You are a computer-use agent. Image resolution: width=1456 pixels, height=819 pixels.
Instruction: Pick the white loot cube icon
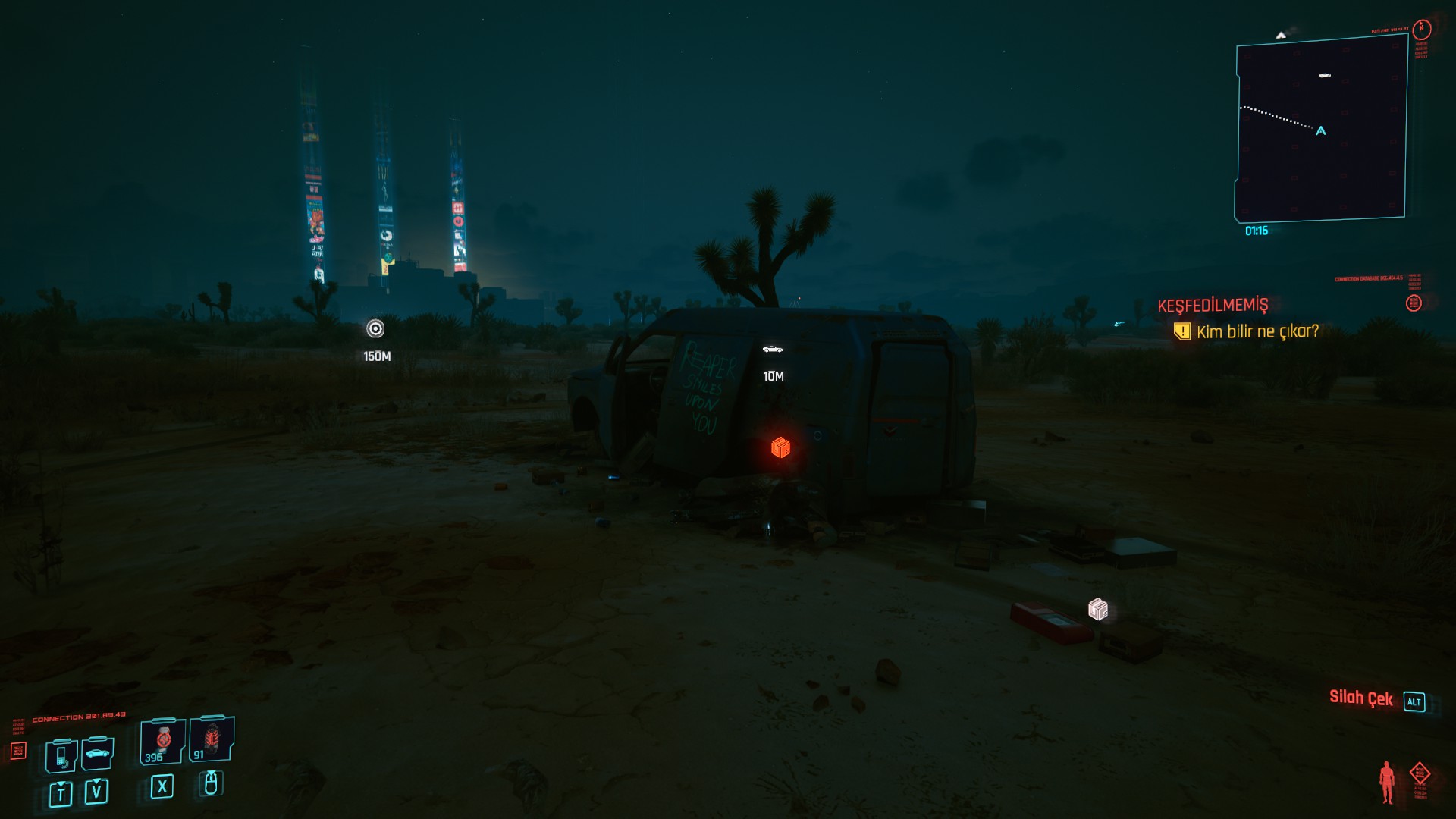(x=1098, y=609)
